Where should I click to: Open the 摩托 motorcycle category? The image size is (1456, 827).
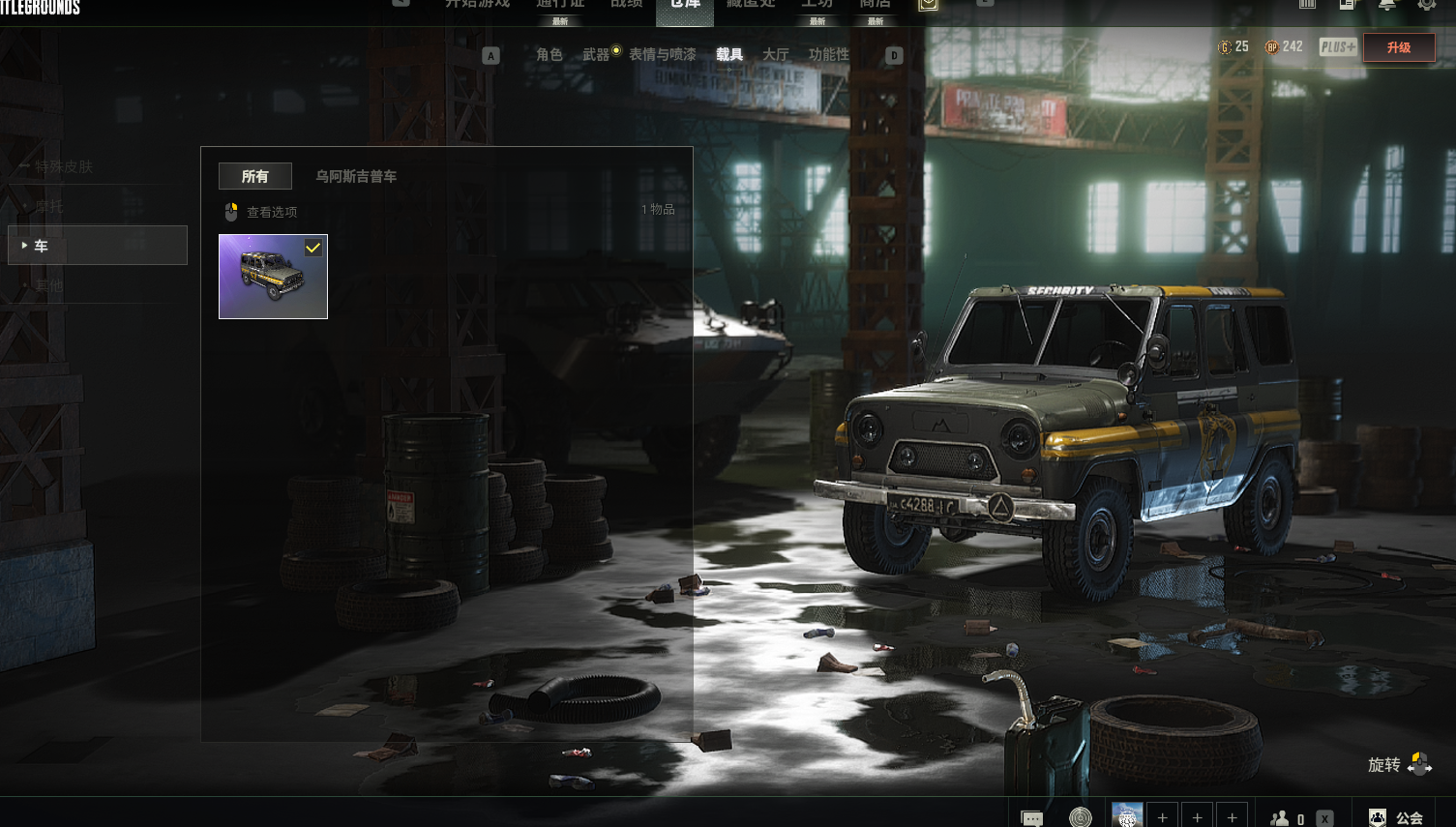click(x=49, y=206)
